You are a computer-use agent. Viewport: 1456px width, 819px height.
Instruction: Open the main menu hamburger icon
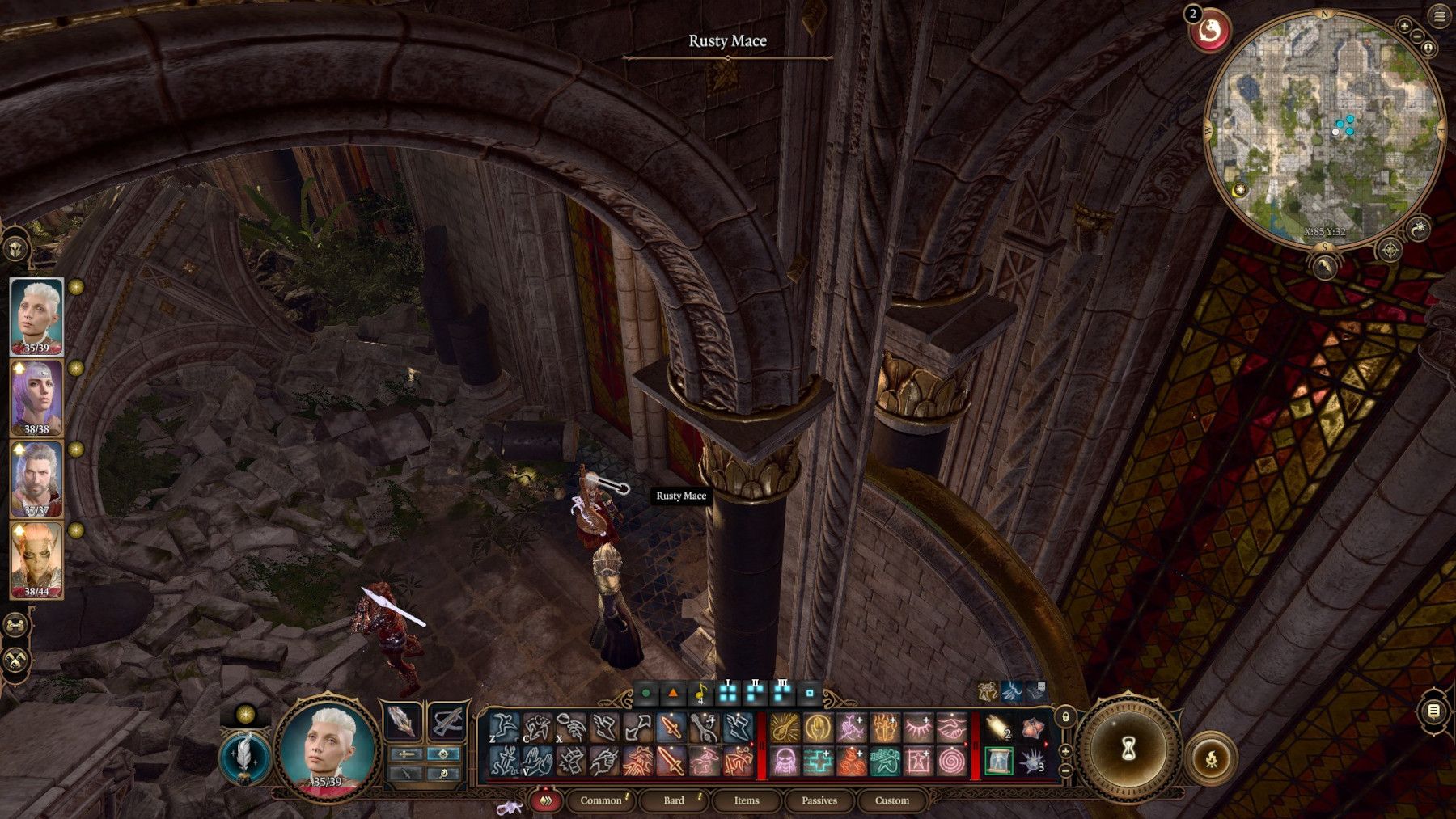tap(1440, 16)
